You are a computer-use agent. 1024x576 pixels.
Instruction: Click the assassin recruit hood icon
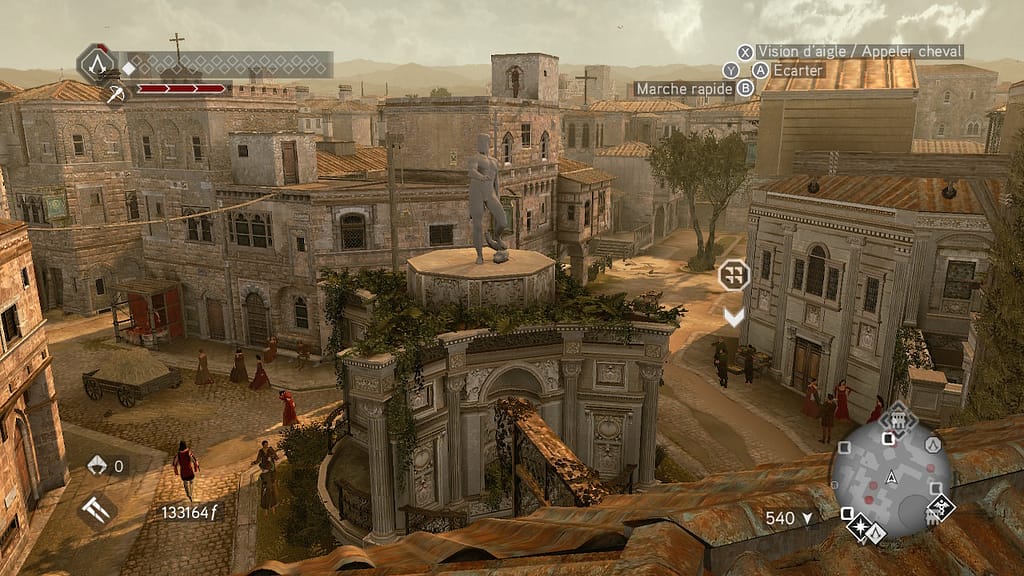click(98, 465)
